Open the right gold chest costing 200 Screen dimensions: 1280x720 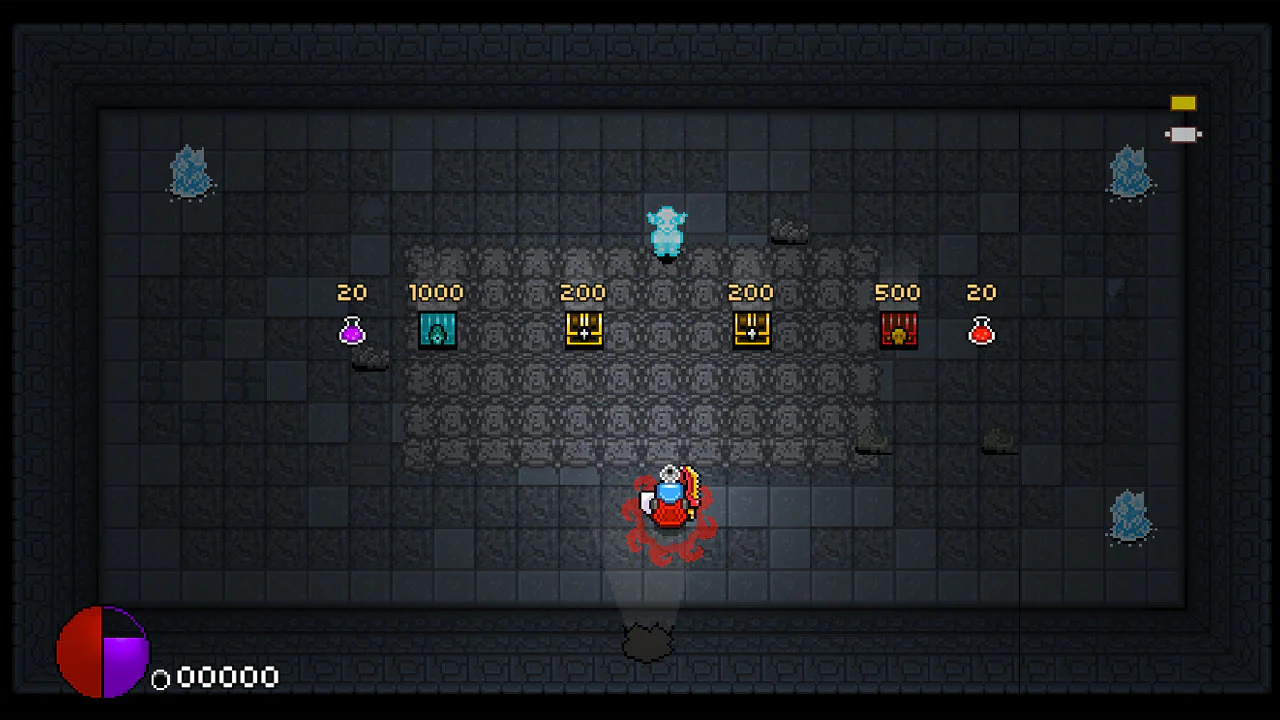(751, 330)
